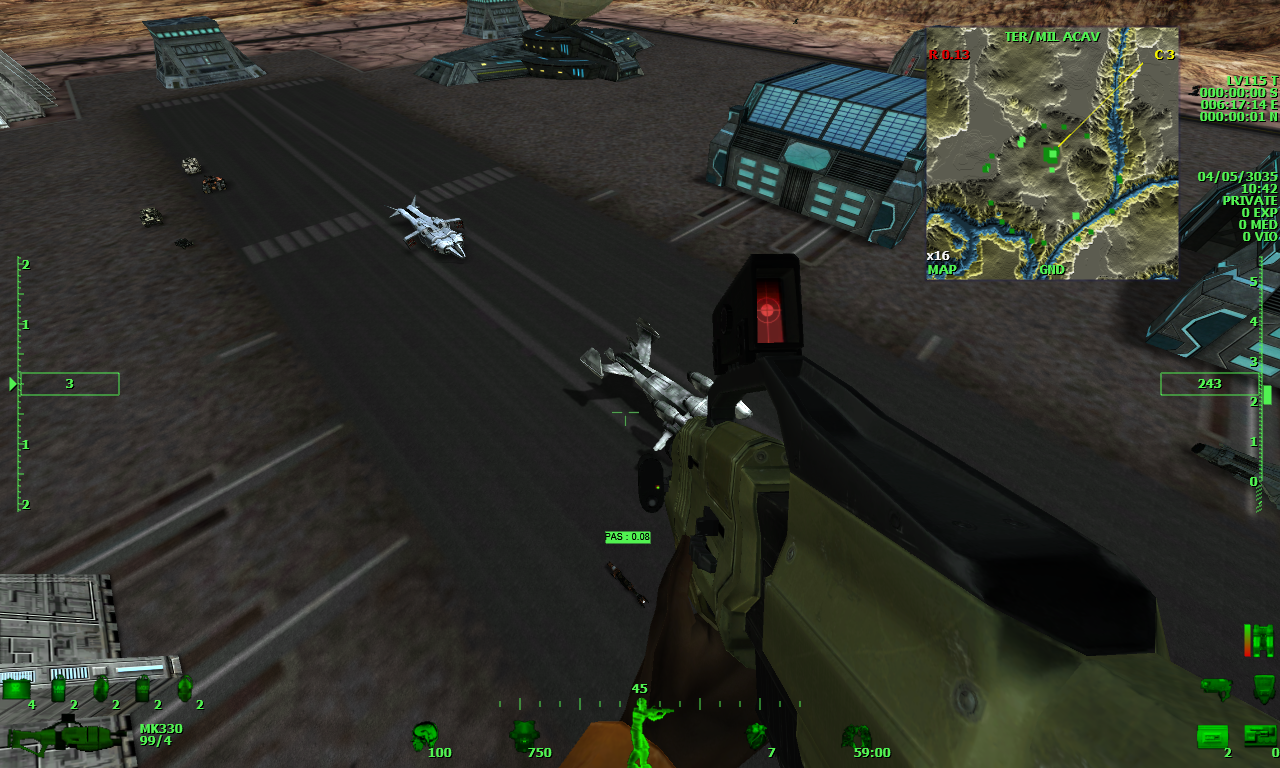Click the skull health icon showing 100
This screenshot has height=768, width=1280.
click(424, 733)
